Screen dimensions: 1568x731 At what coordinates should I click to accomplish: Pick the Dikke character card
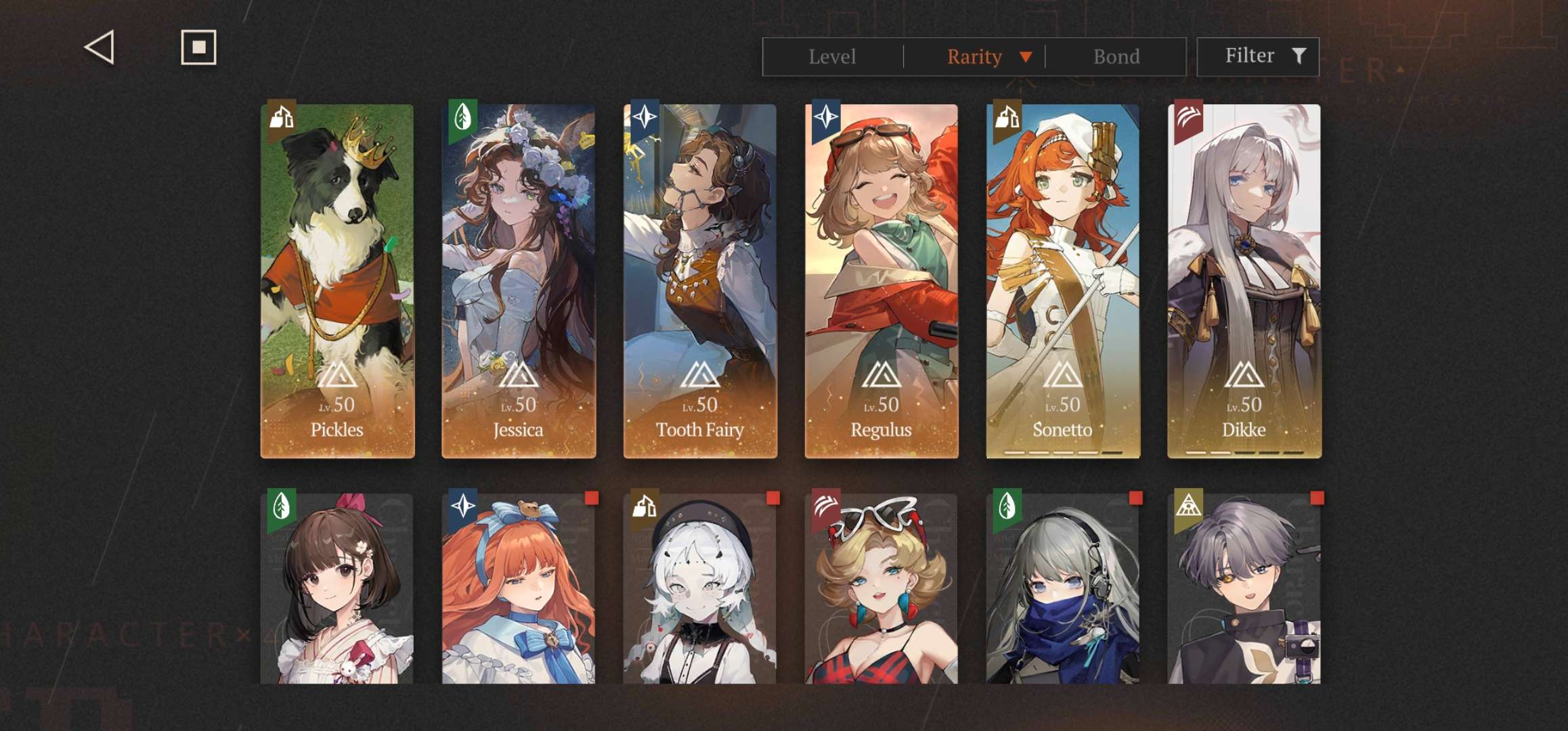[x=1244, y=281]
